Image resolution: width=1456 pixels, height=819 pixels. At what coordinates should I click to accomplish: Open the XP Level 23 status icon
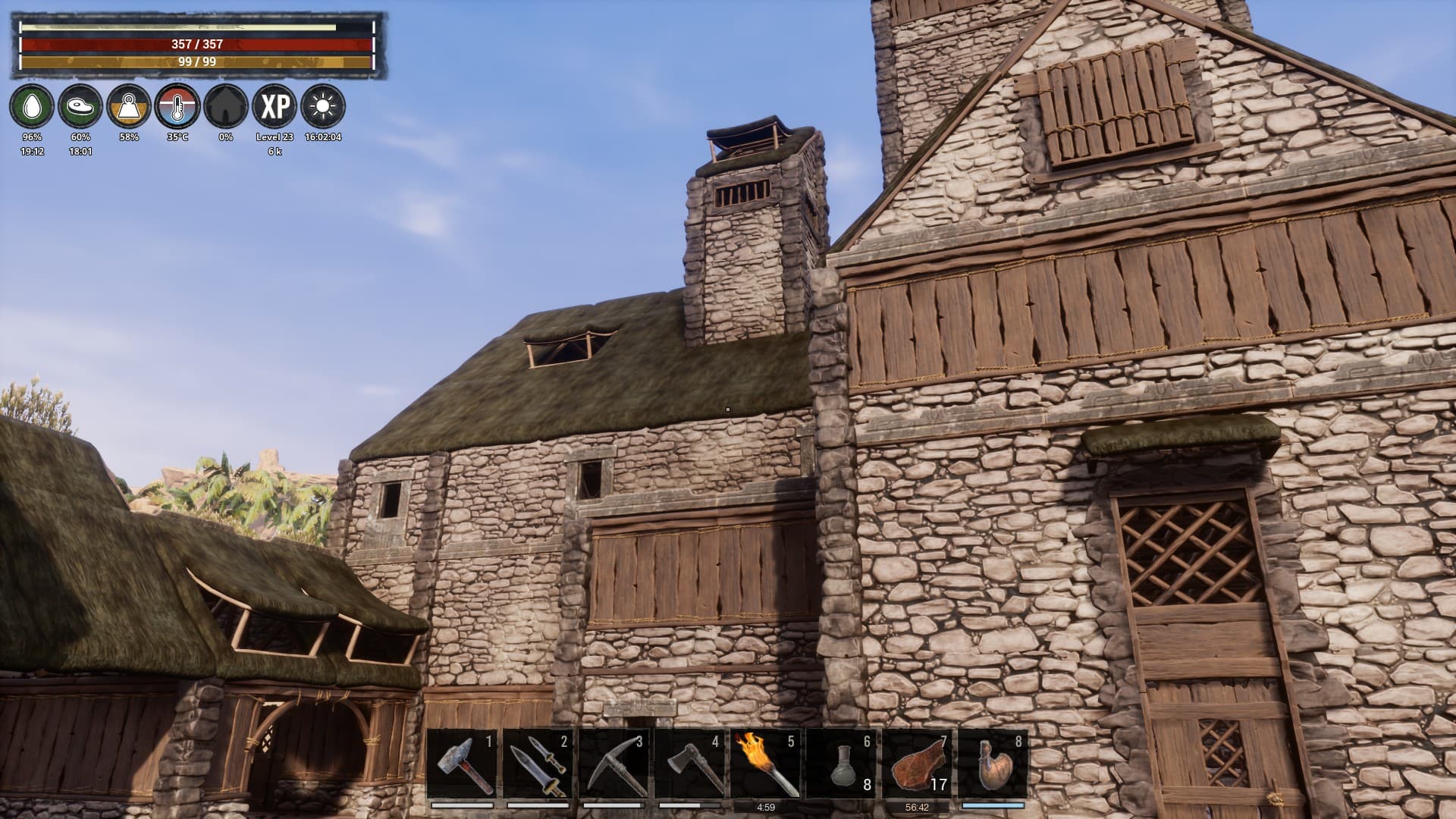pos(274,107)
